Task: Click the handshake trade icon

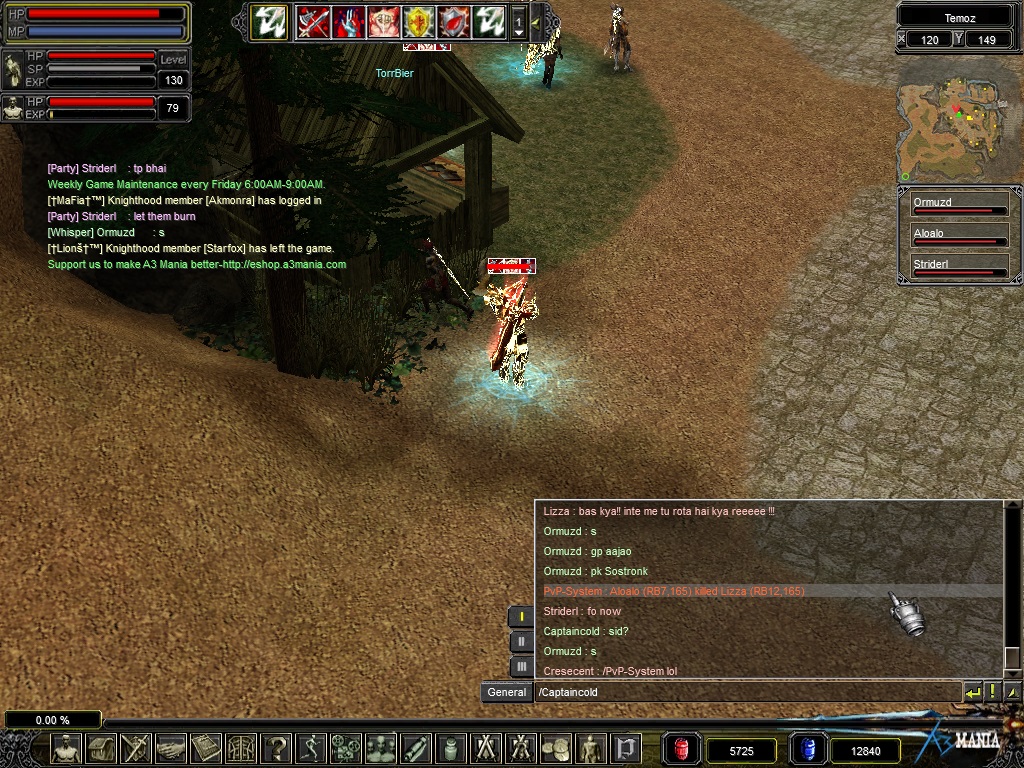Action: (x=171, y=748)
